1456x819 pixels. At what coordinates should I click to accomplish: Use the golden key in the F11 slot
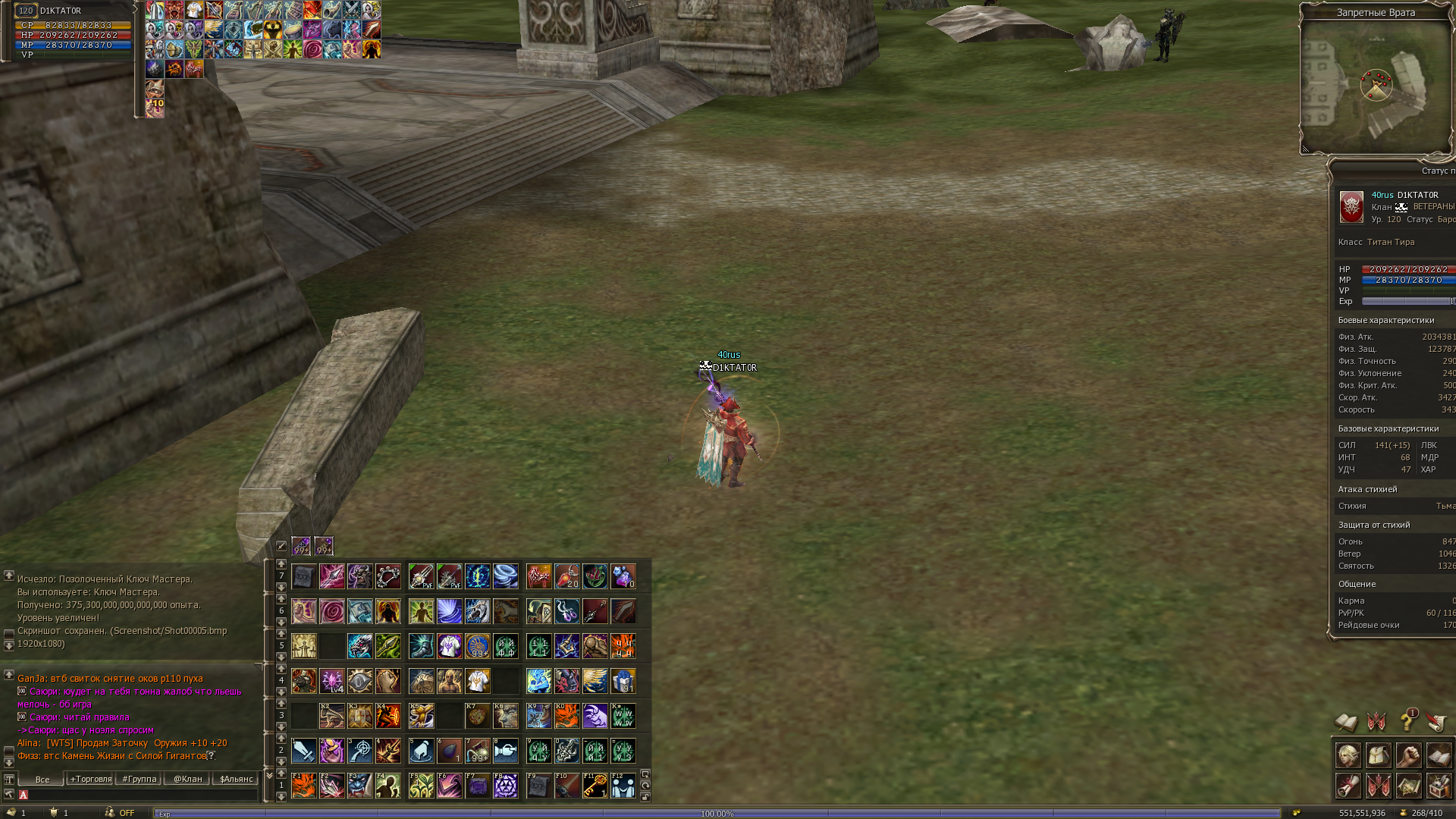pyautogui.click(x=595, y=786)
